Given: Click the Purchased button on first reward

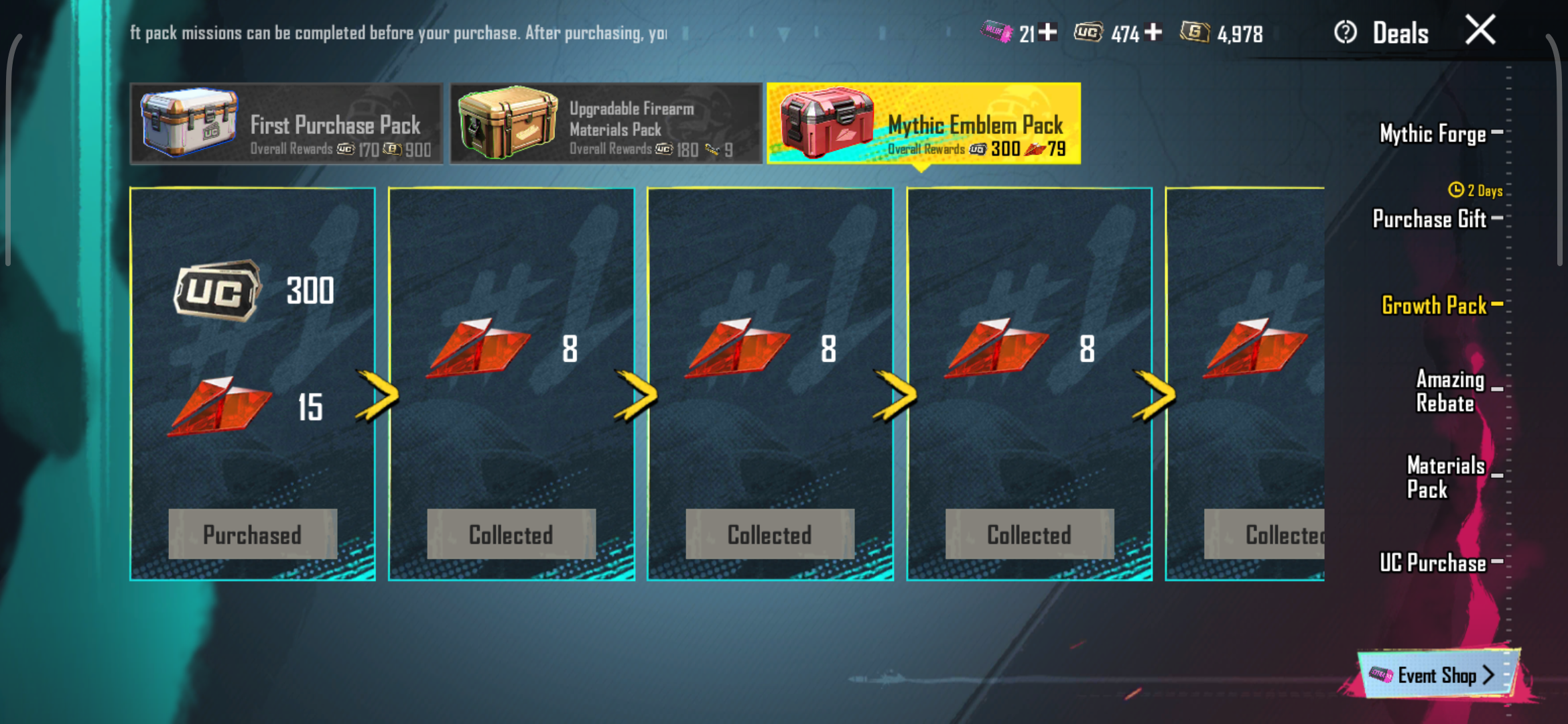Looking at the screenshot, I should point(253,534).
